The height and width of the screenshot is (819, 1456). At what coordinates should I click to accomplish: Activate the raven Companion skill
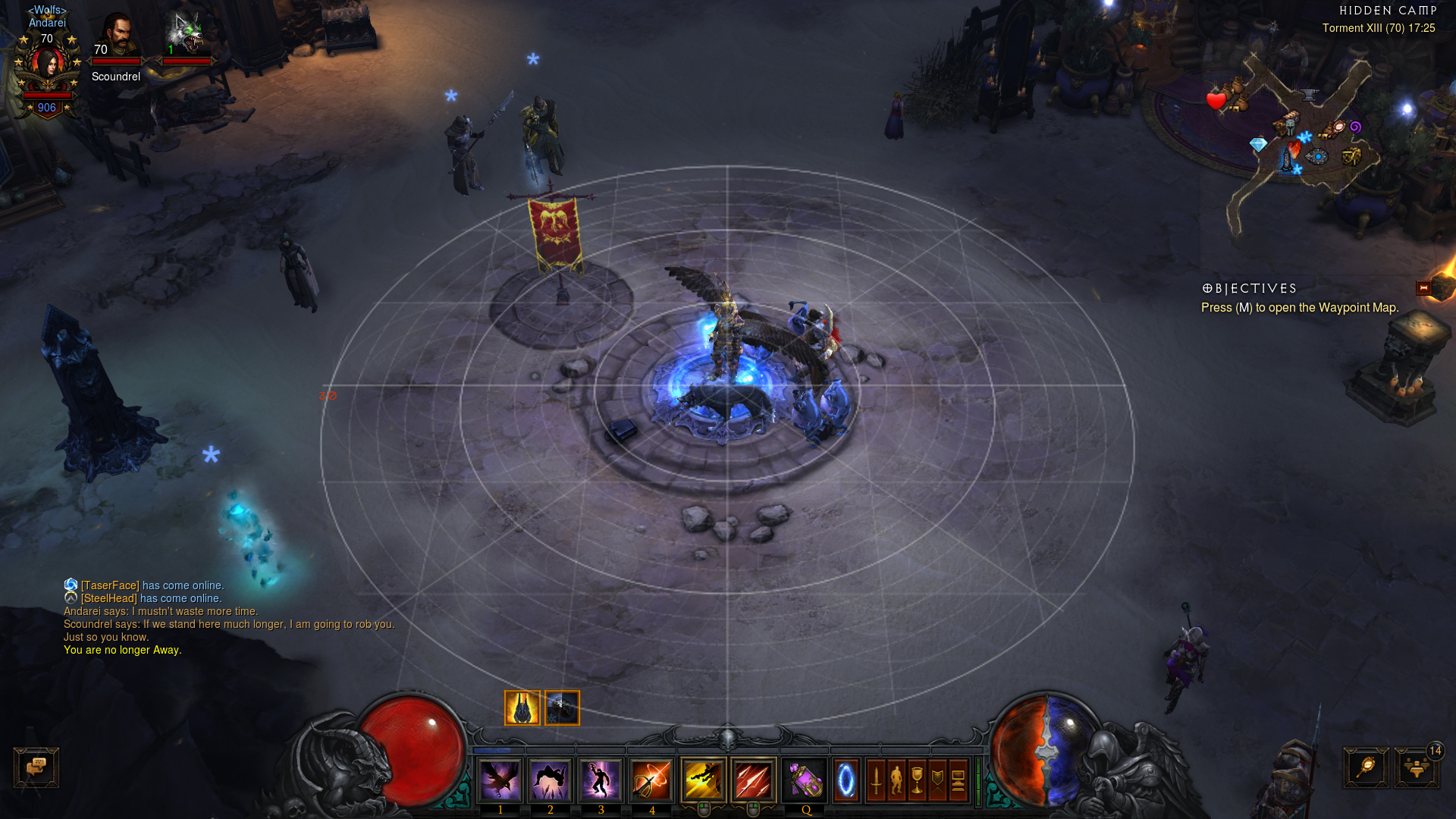tap(500, 780)
